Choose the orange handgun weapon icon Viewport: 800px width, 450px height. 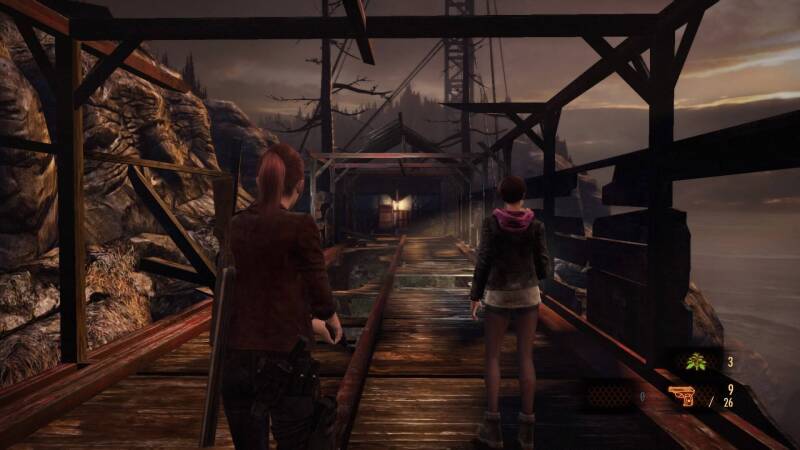[685, 396]
